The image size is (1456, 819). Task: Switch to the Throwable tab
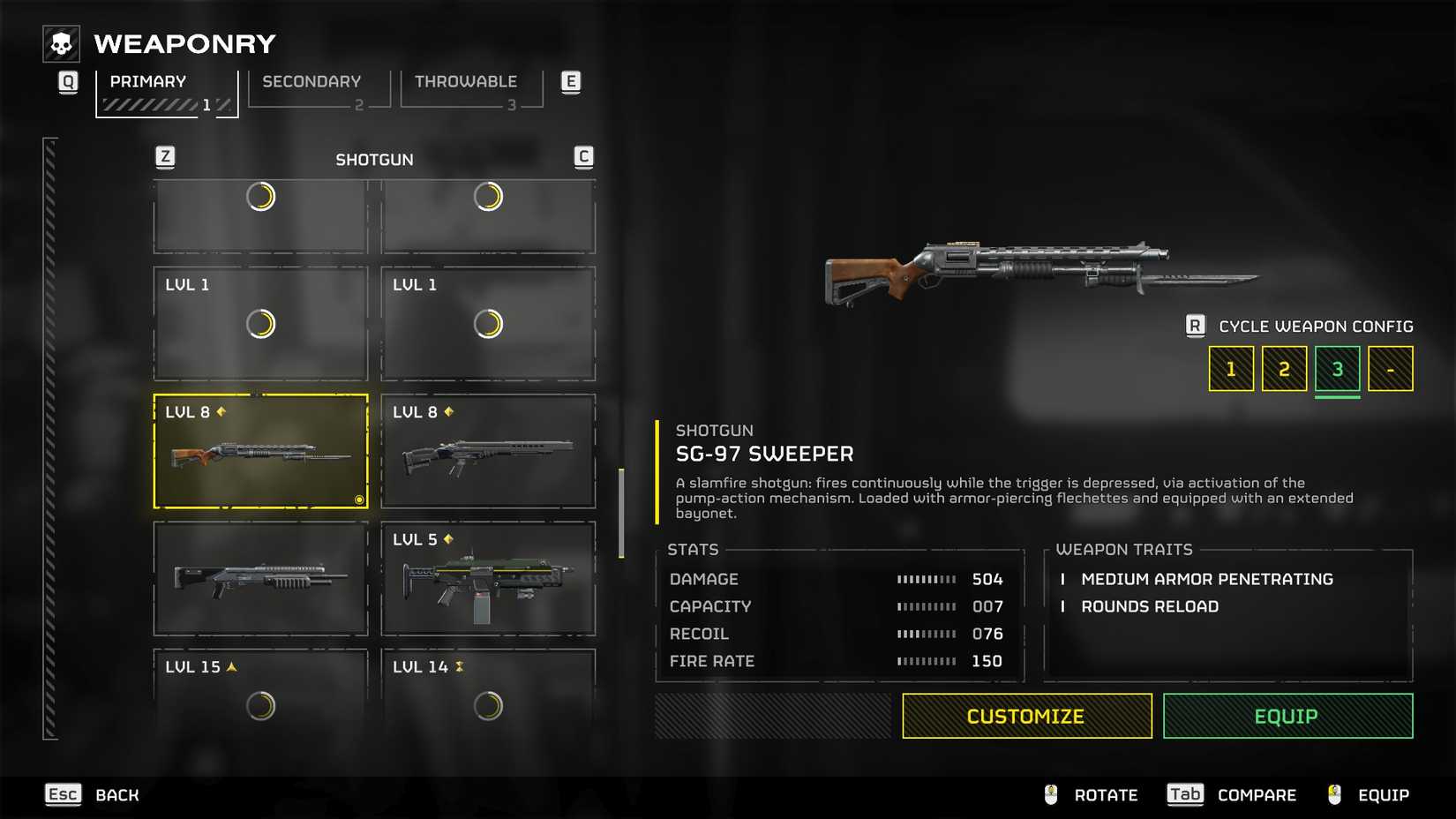pyautogui.click(x=470, y=90)
